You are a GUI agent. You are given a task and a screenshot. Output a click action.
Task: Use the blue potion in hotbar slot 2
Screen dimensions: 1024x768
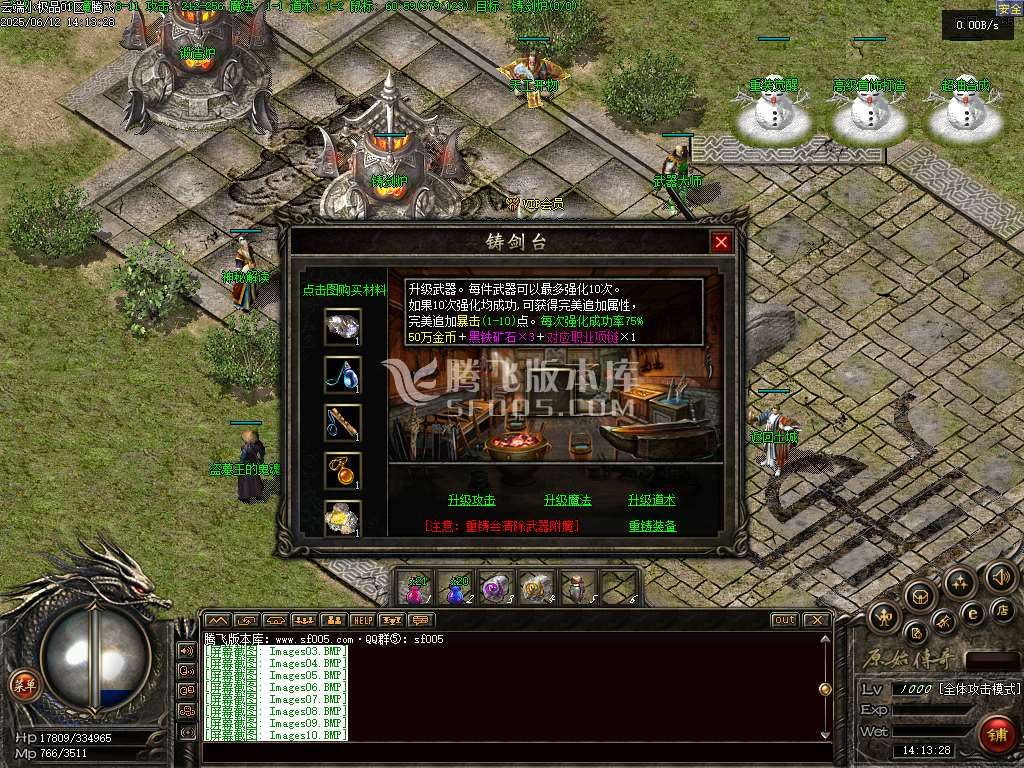[x=456, y=589]
